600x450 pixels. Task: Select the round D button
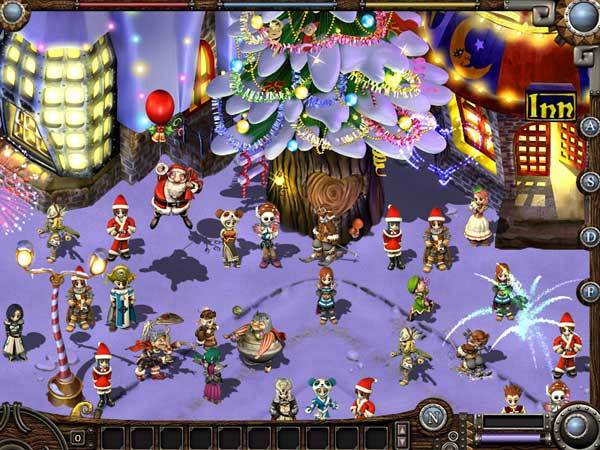click(x=589, y=237)
